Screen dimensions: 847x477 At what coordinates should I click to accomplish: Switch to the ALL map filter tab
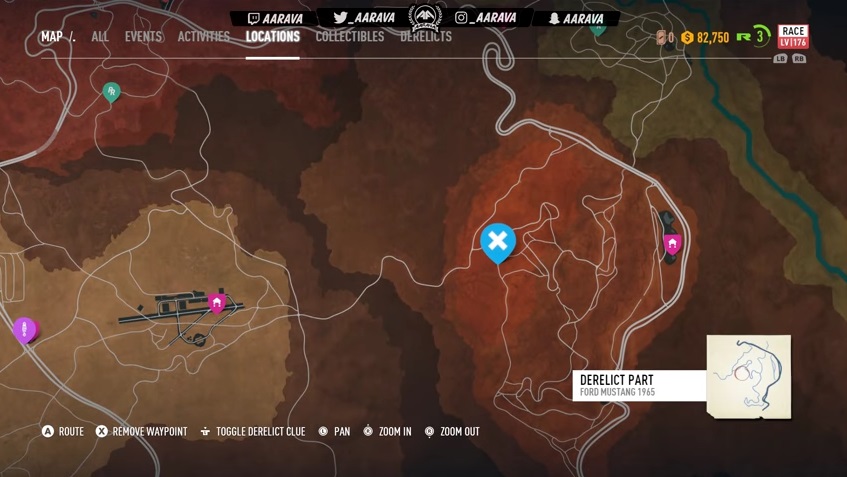pos(100,37)
